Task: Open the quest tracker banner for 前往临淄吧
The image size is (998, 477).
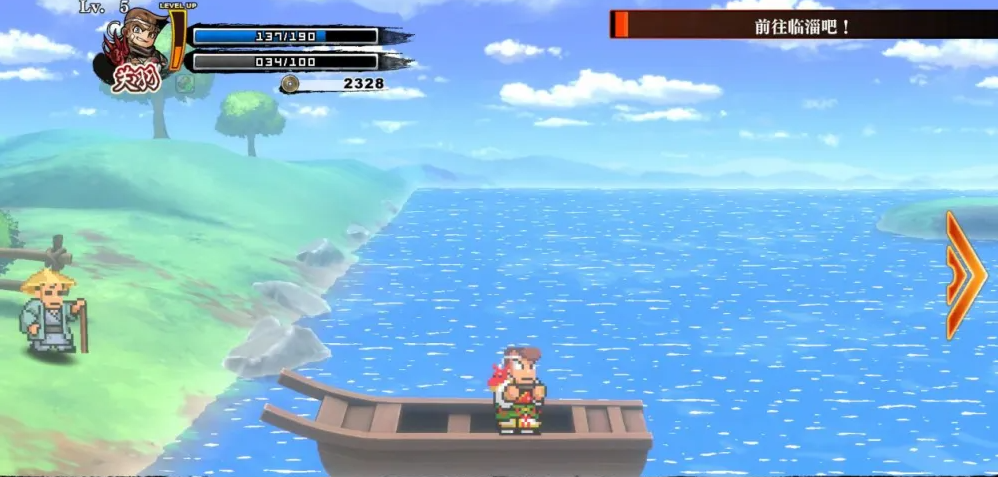Action: [x=802, y=25]
